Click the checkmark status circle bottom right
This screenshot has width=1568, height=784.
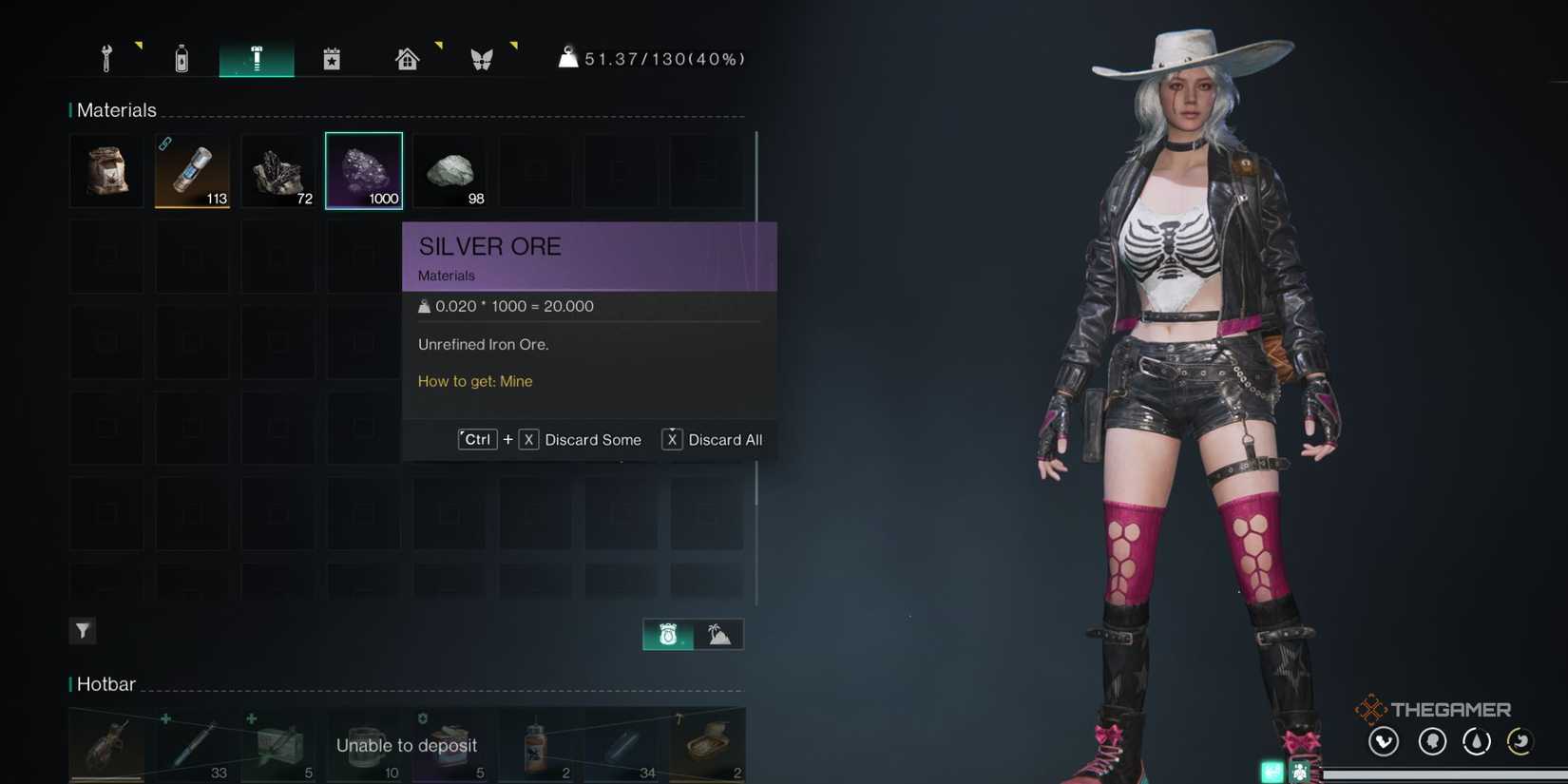1384,741
